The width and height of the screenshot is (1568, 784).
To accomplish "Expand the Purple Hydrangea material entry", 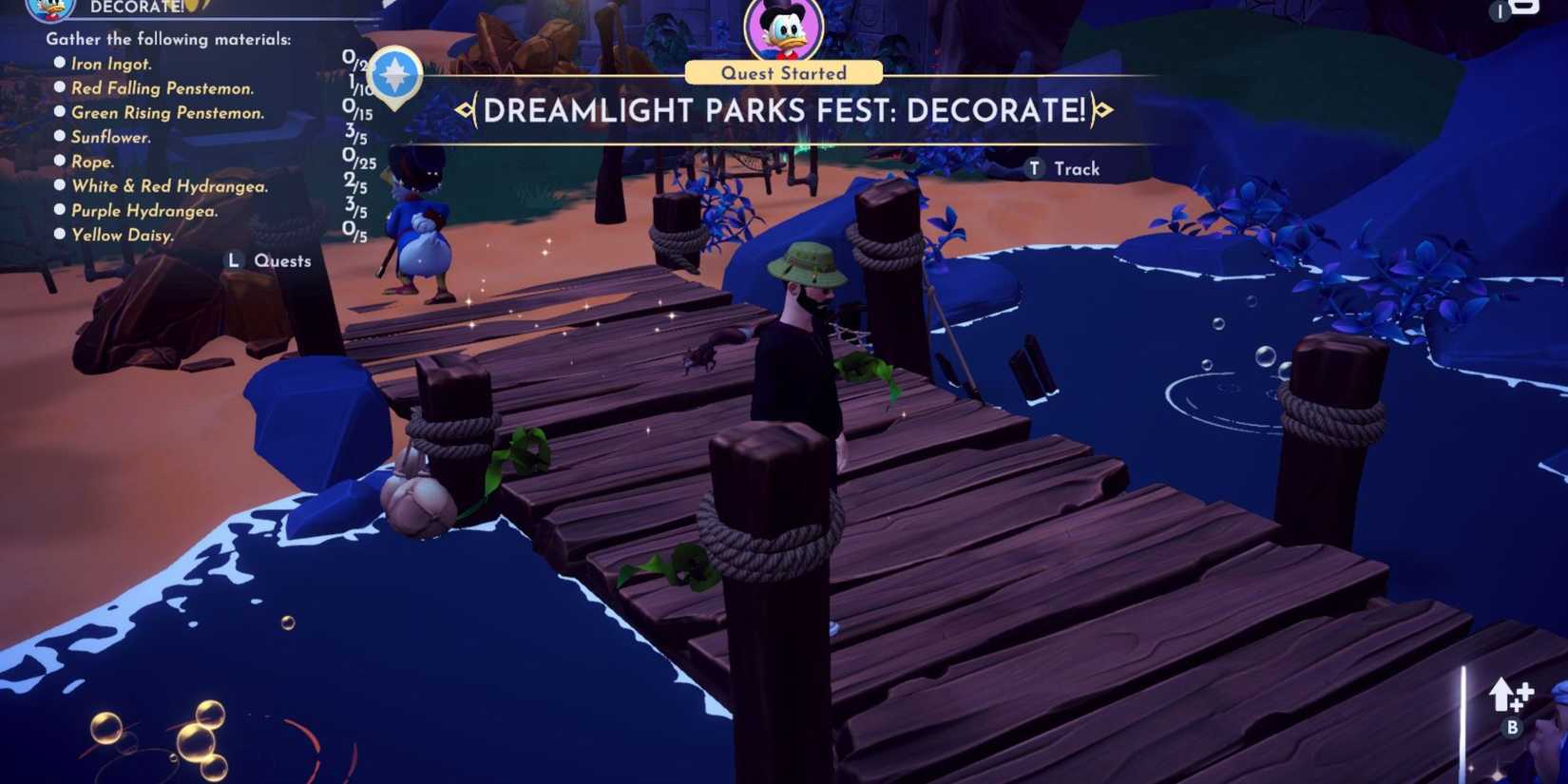I will coord(144,210).
